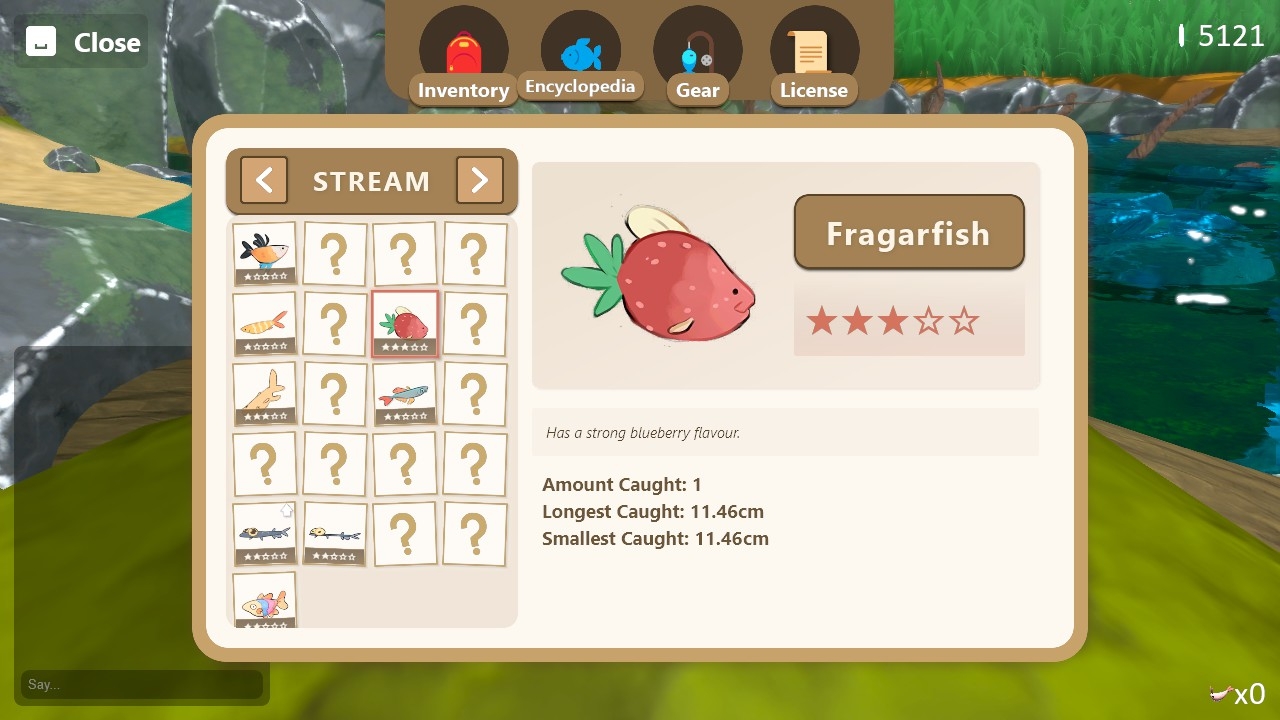Open the Inventory backpack tab
This screenshot has width=1280, height=720.
tap(463, 58)
